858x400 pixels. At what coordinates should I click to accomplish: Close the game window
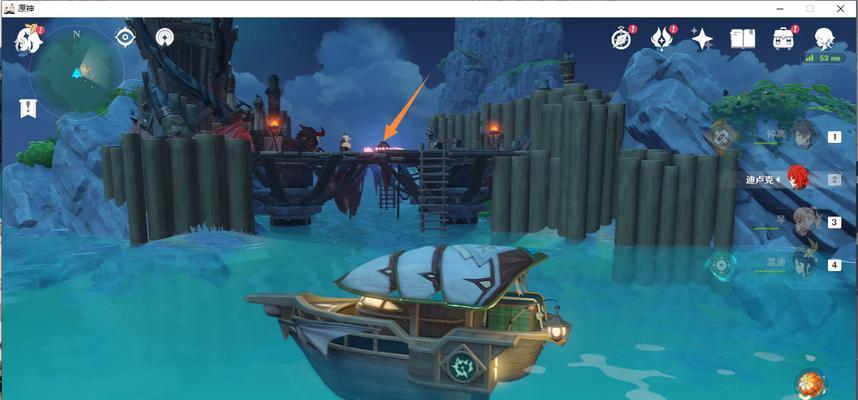click(841, 8)
